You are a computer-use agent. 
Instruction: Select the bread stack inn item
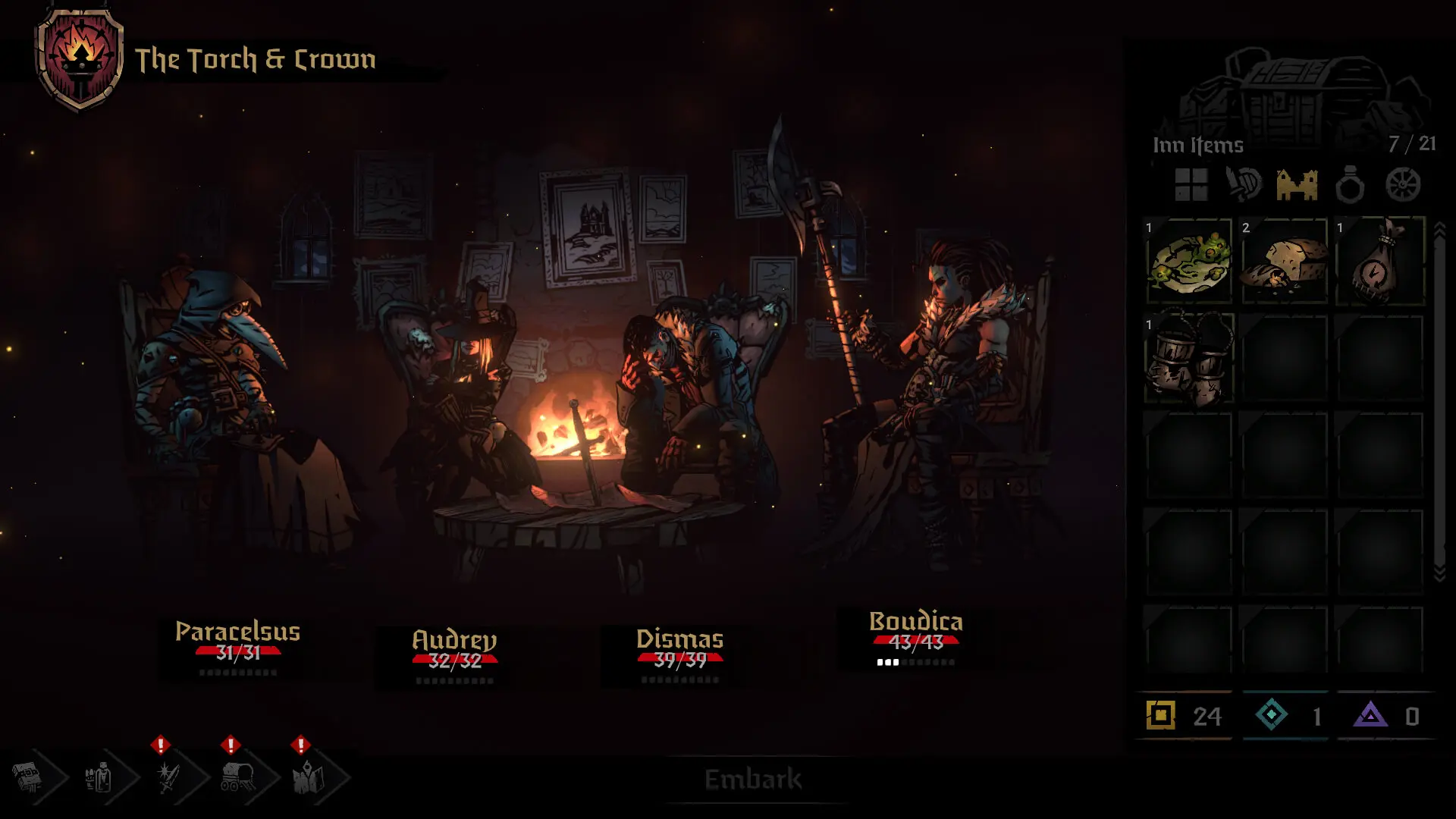(1285, 261)
